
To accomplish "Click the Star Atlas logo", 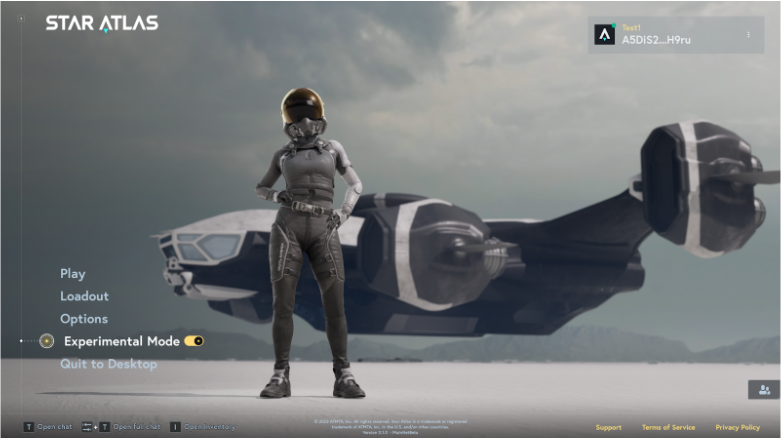I will click(x=101, y=23).
